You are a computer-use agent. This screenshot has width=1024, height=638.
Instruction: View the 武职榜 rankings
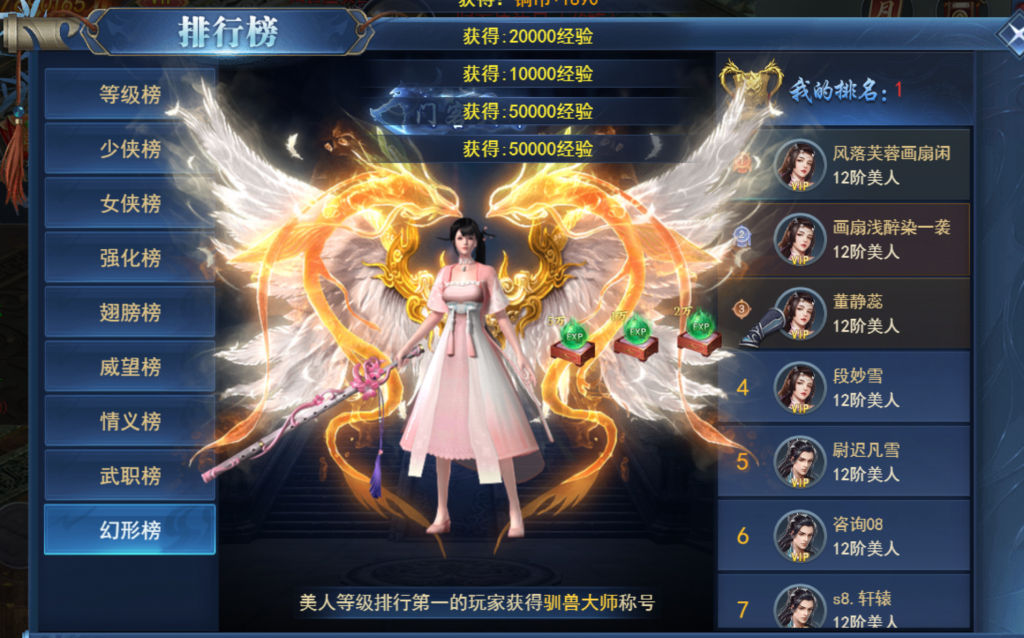point(130,476)
